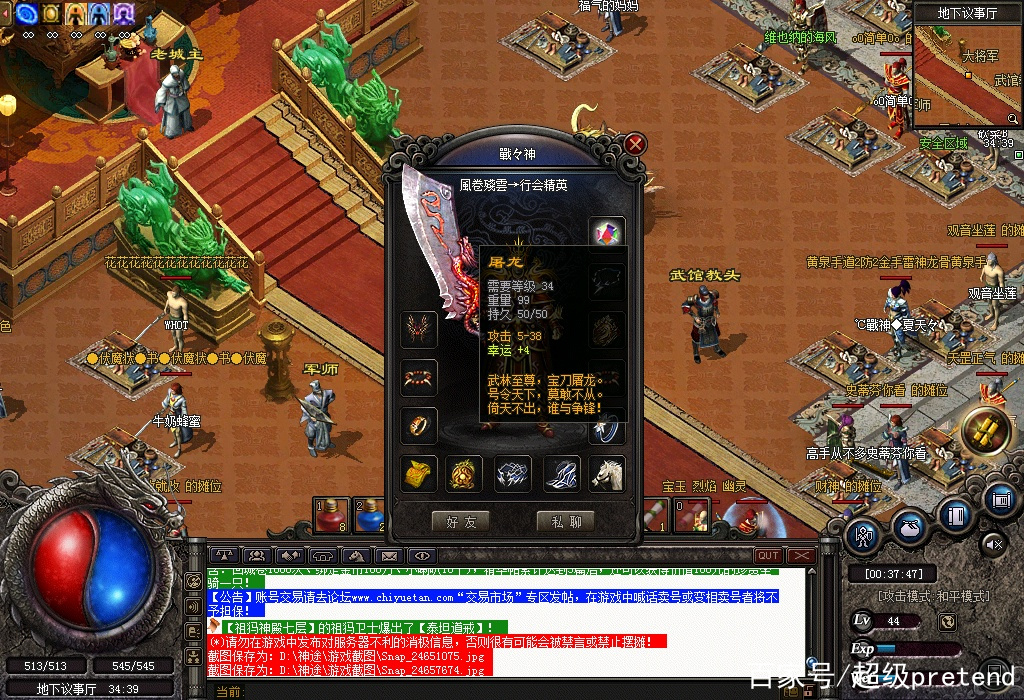The width and height of the screenshot is (1024, 700).
Task: Inspect the white horse mount slot
Action: pos(608,473)
